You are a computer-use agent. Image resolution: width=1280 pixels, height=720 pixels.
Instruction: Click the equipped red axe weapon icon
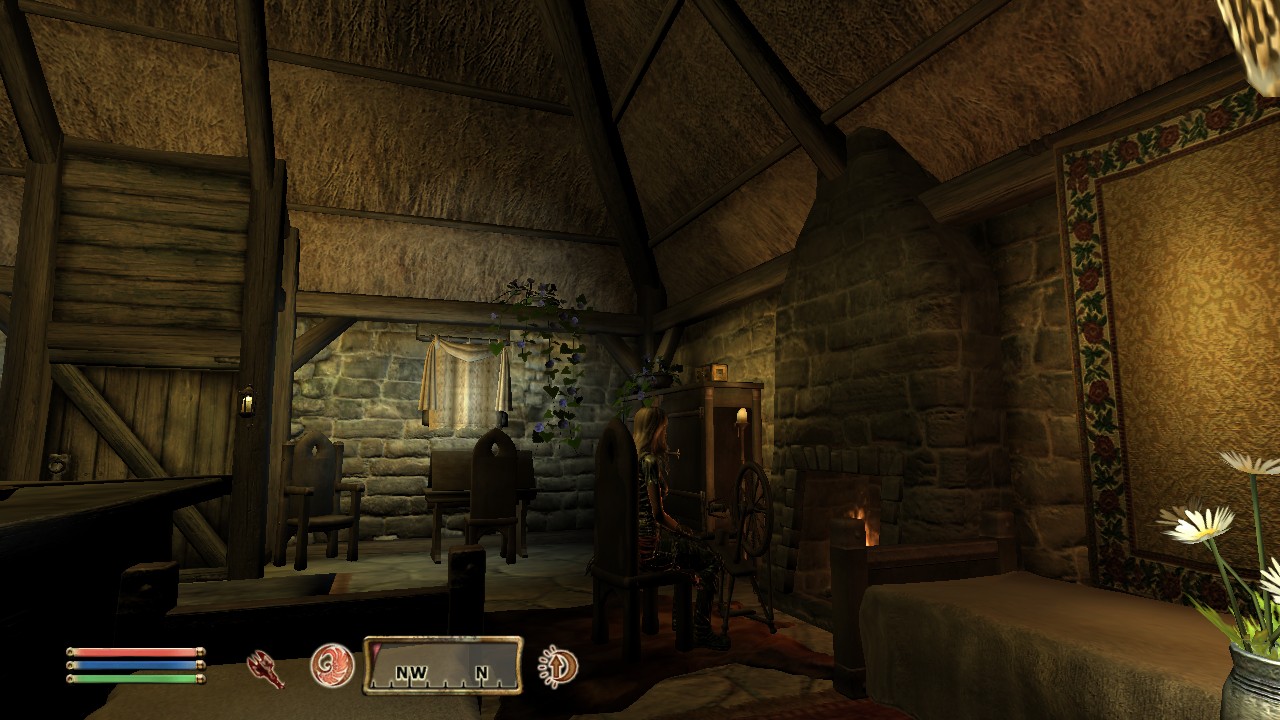tap(265, 668)
